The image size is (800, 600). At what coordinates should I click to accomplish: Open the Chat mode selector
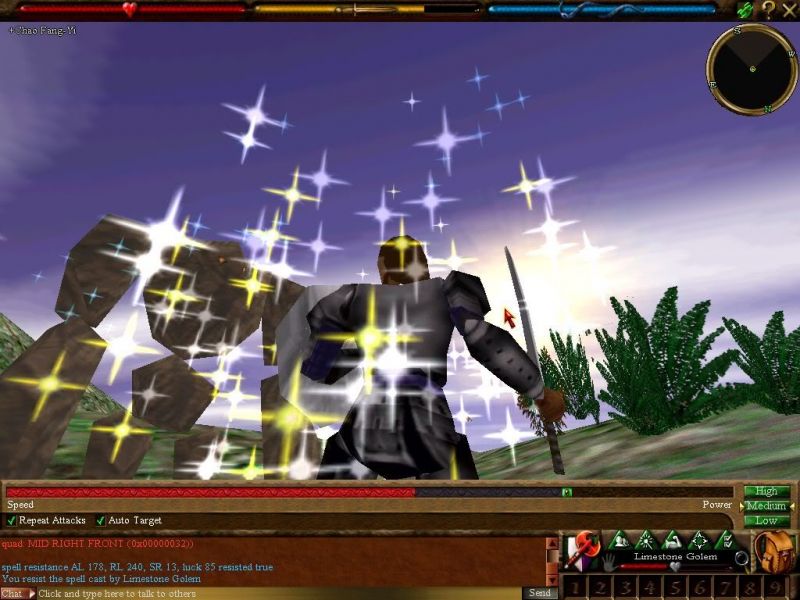click(x=14, y=594)
